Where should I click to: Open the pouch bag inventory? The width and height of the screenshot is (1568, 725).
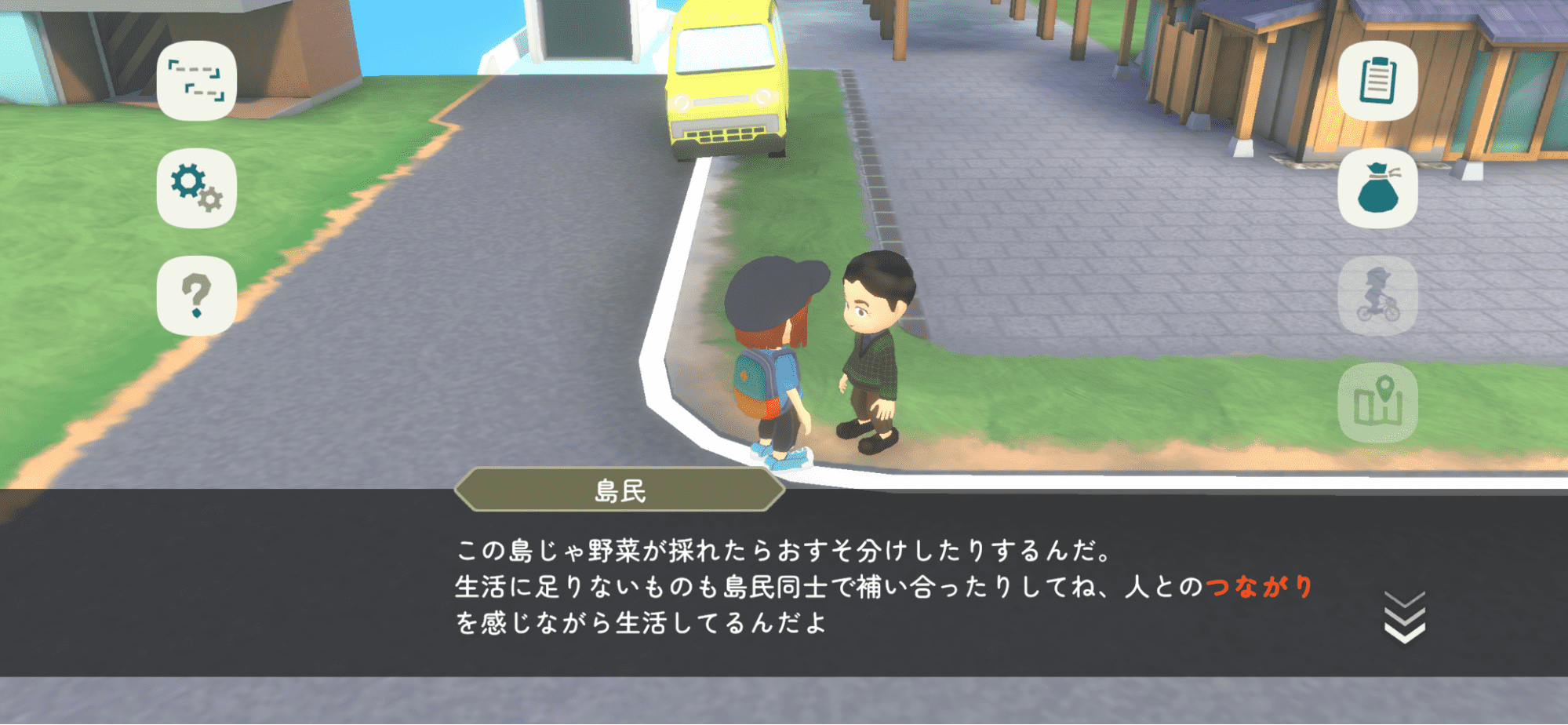pos(1377,188)
